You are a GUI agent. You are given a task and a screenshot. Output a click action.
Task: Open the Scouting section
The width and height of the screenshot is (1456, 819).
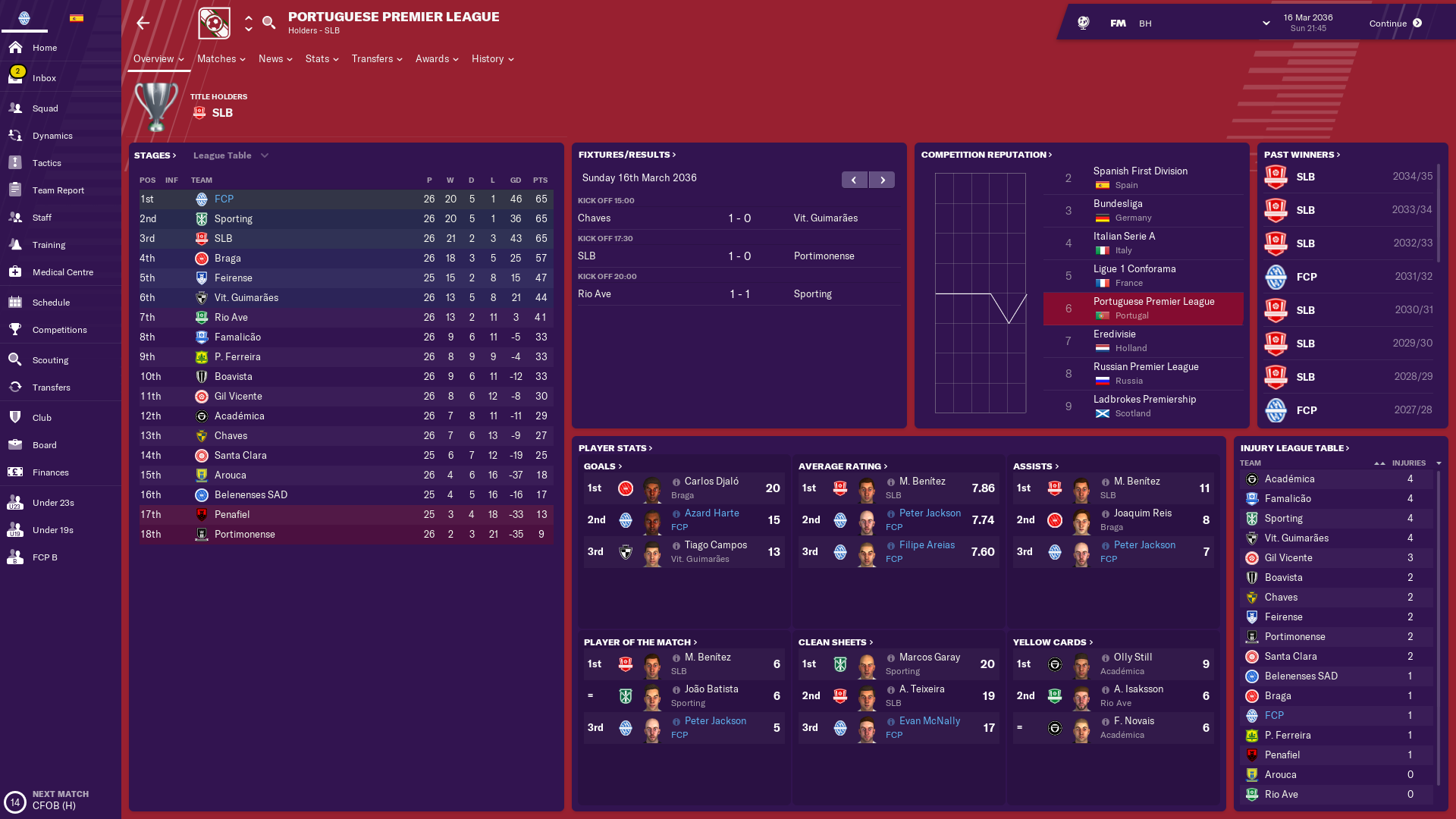(x=50, y=360)
